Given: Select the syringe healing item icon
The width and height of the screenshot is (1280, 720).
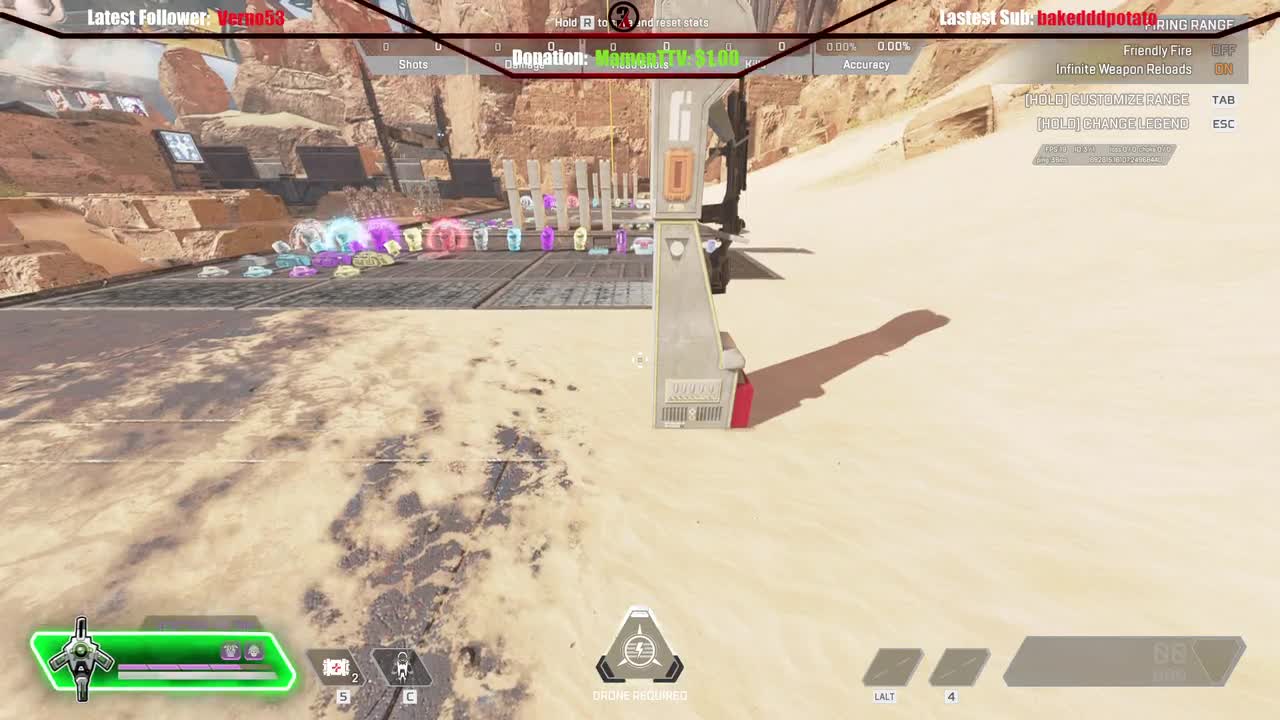Looking at the screenshot, I should [337, 668].
